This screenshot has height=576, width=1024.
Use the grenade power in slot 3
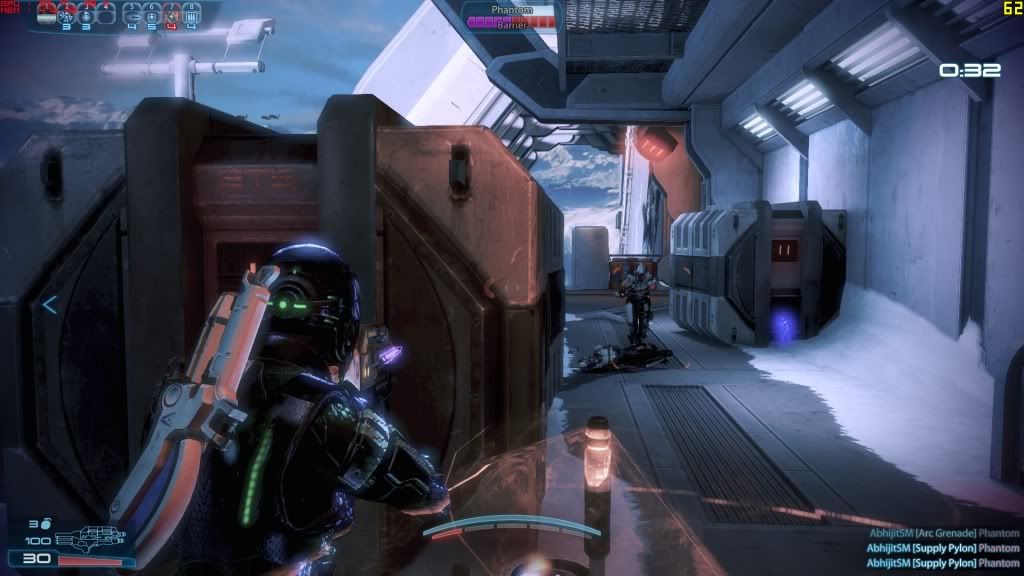point(86,14)
